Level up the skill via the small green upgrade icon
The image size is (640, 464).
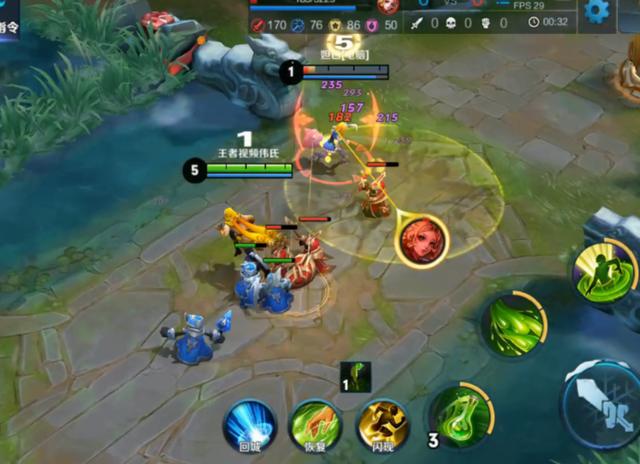point(356,377)
